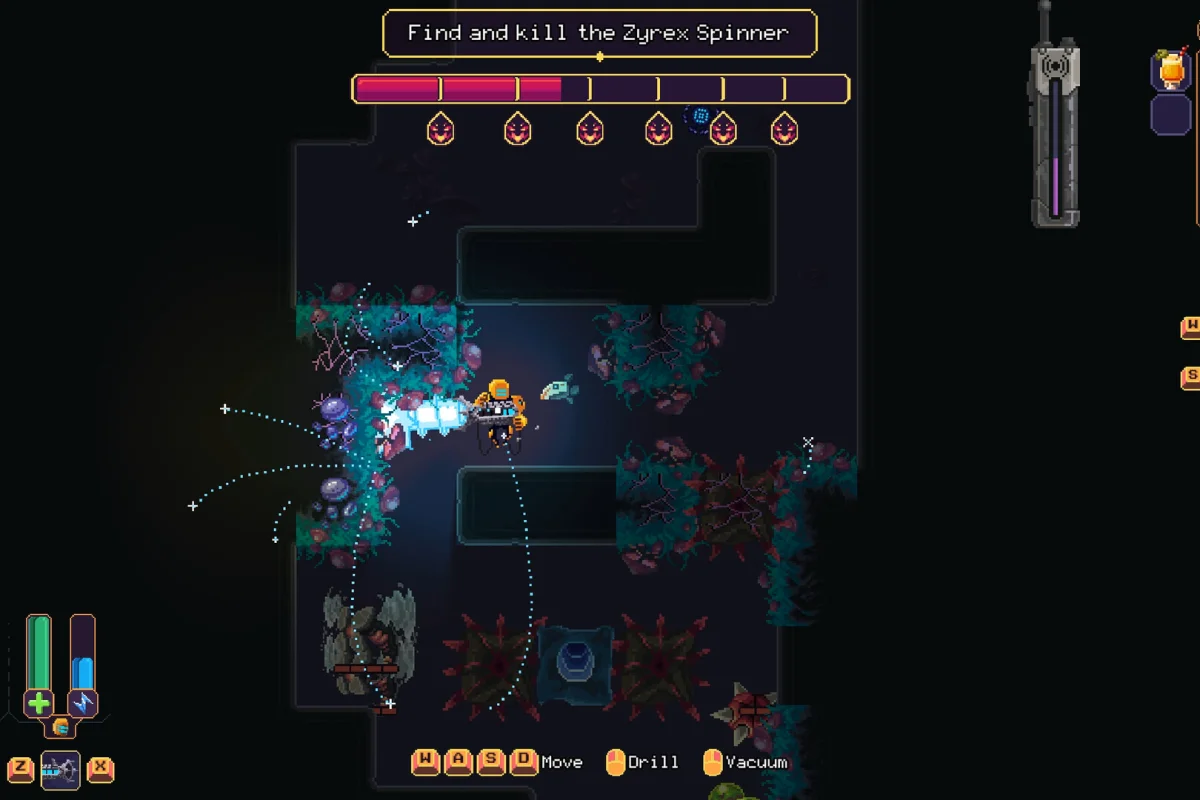Click the blue lightning energy icon
This screenshot has height=800, width=1200.
click(x=83, y=703)
